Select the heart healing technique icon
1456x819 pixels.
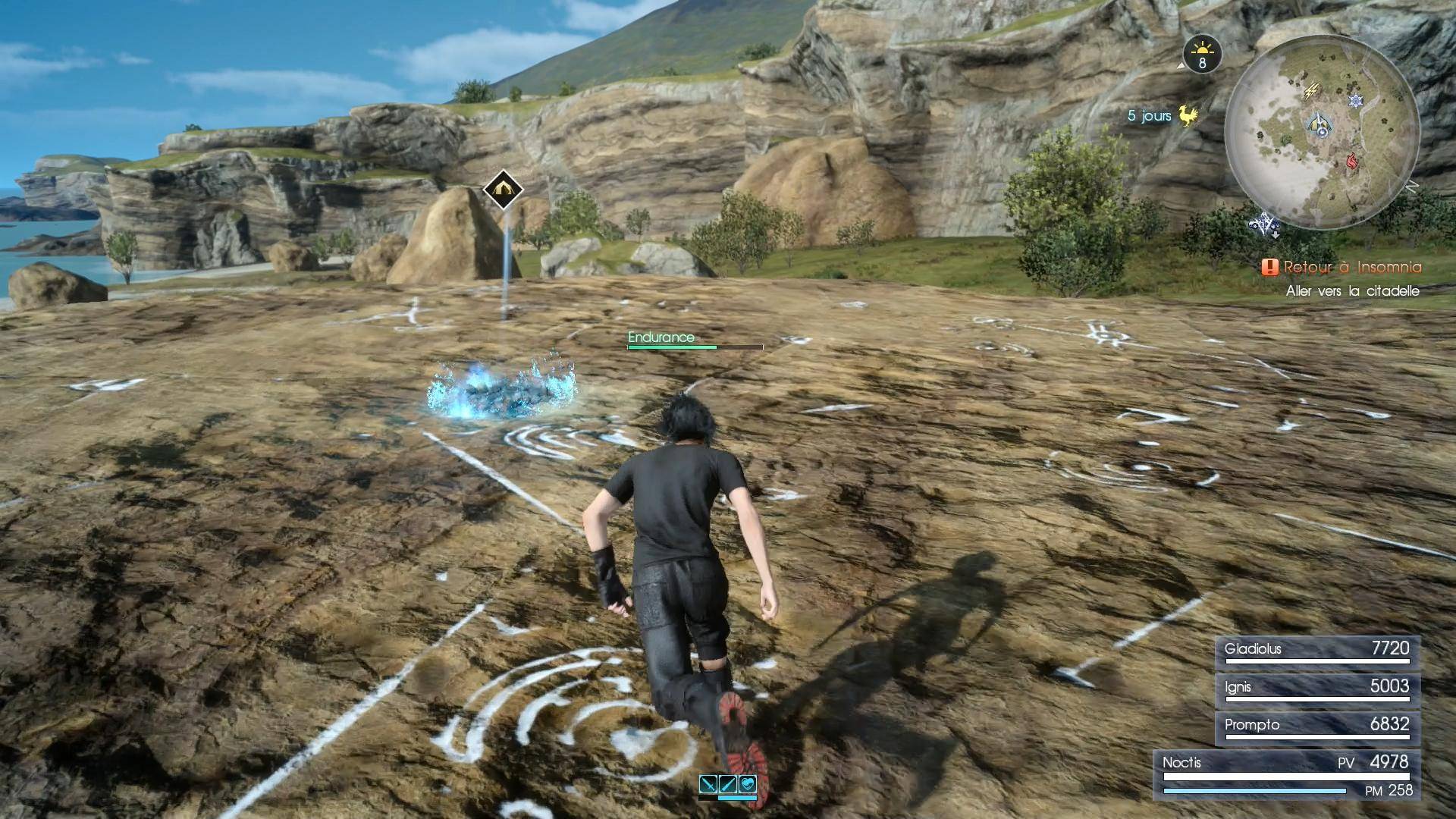pyautogui.click(x=747, y=784)
